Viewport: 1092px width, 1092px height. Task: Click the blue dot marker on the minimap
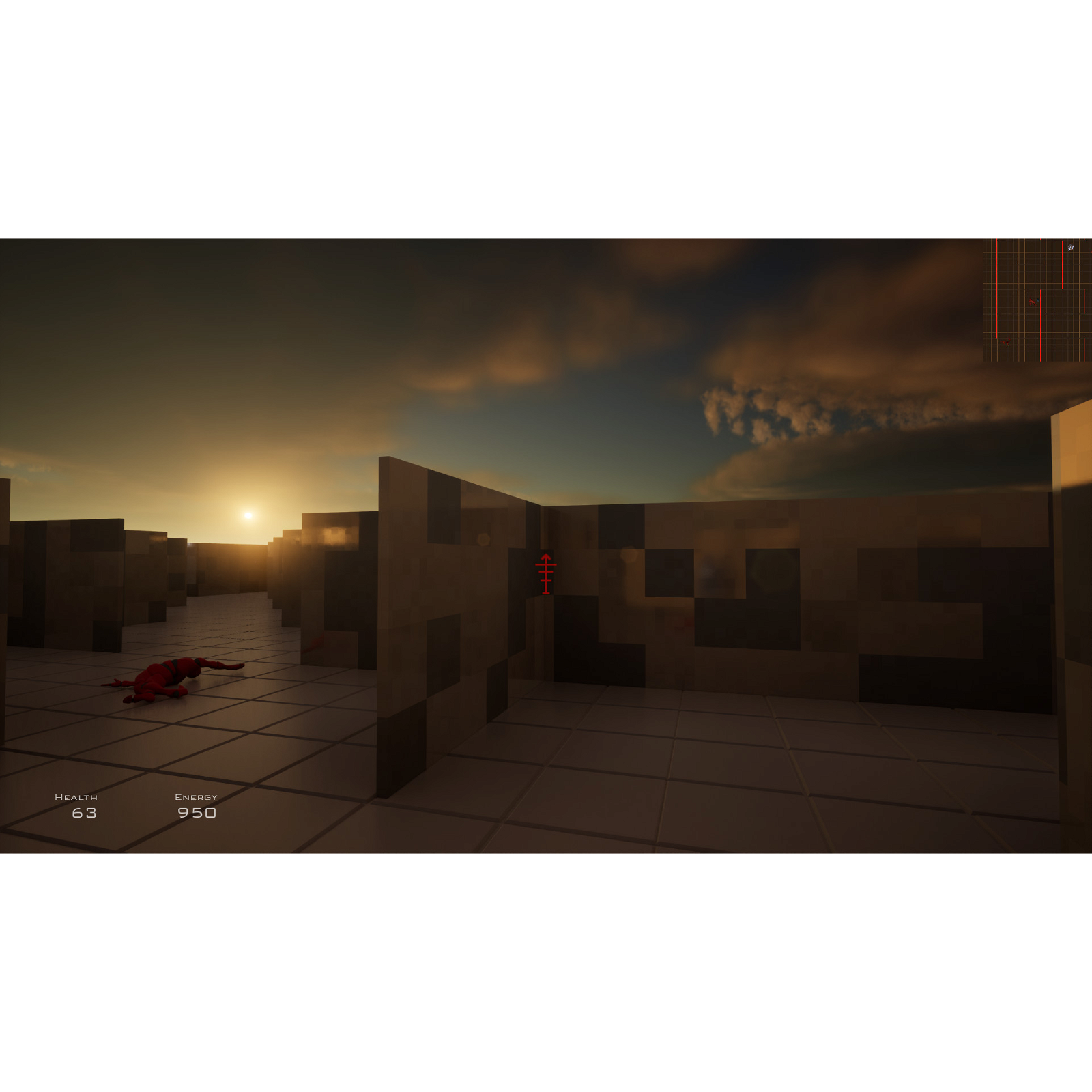1037,300
